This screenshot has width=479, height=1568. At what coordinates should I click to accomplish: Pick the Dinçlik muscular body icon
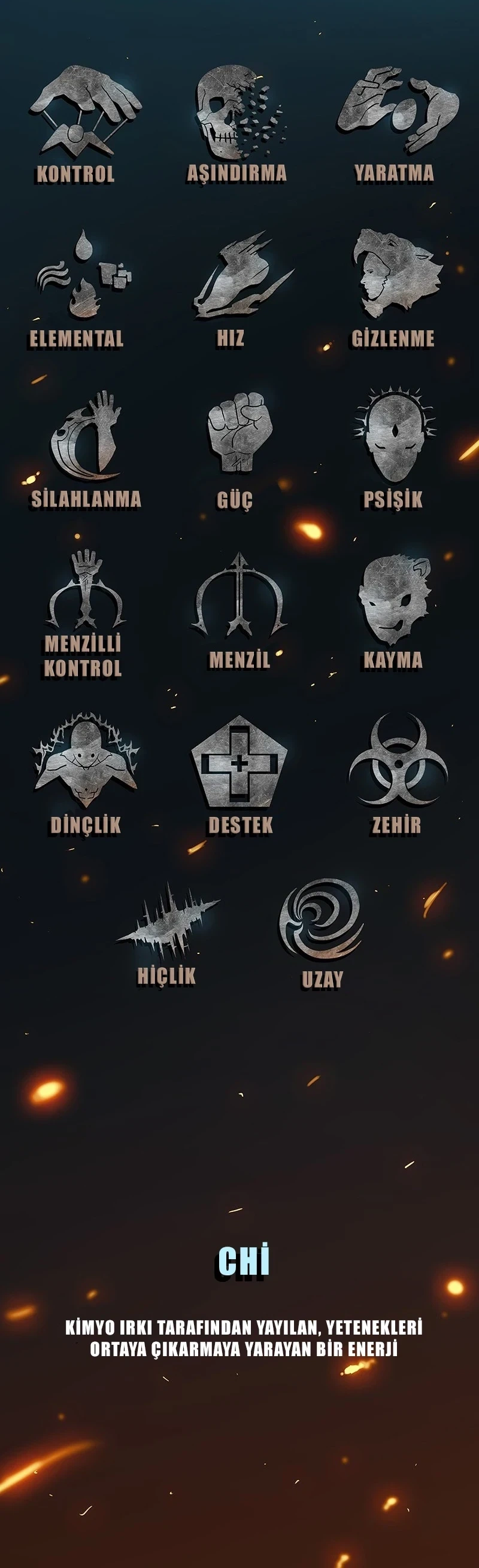click(x=86, y=757)
